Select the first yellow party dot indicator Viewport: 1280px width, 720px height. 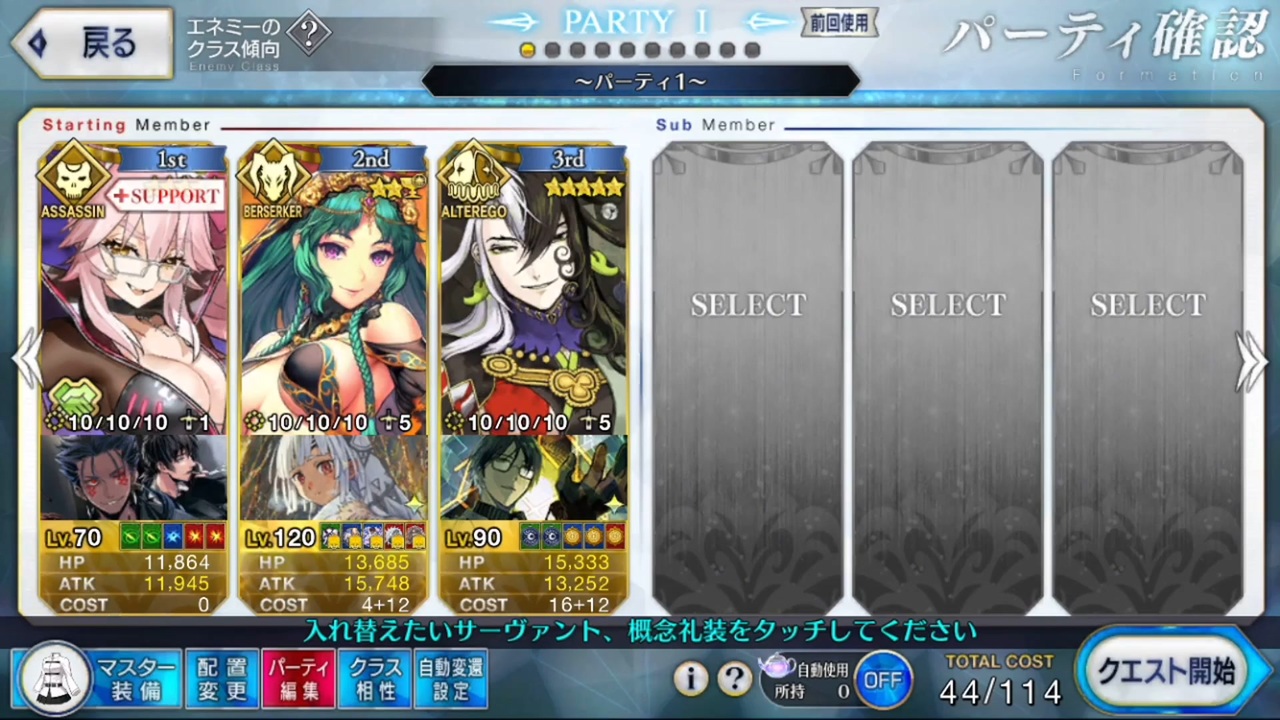[528, 50]
